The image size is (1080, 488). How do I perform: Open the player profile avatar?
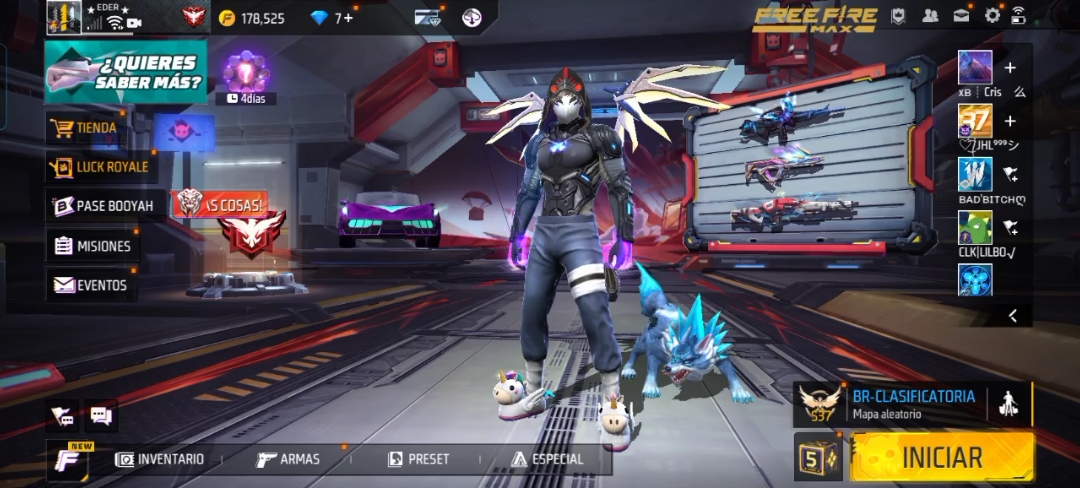[63, 18]
